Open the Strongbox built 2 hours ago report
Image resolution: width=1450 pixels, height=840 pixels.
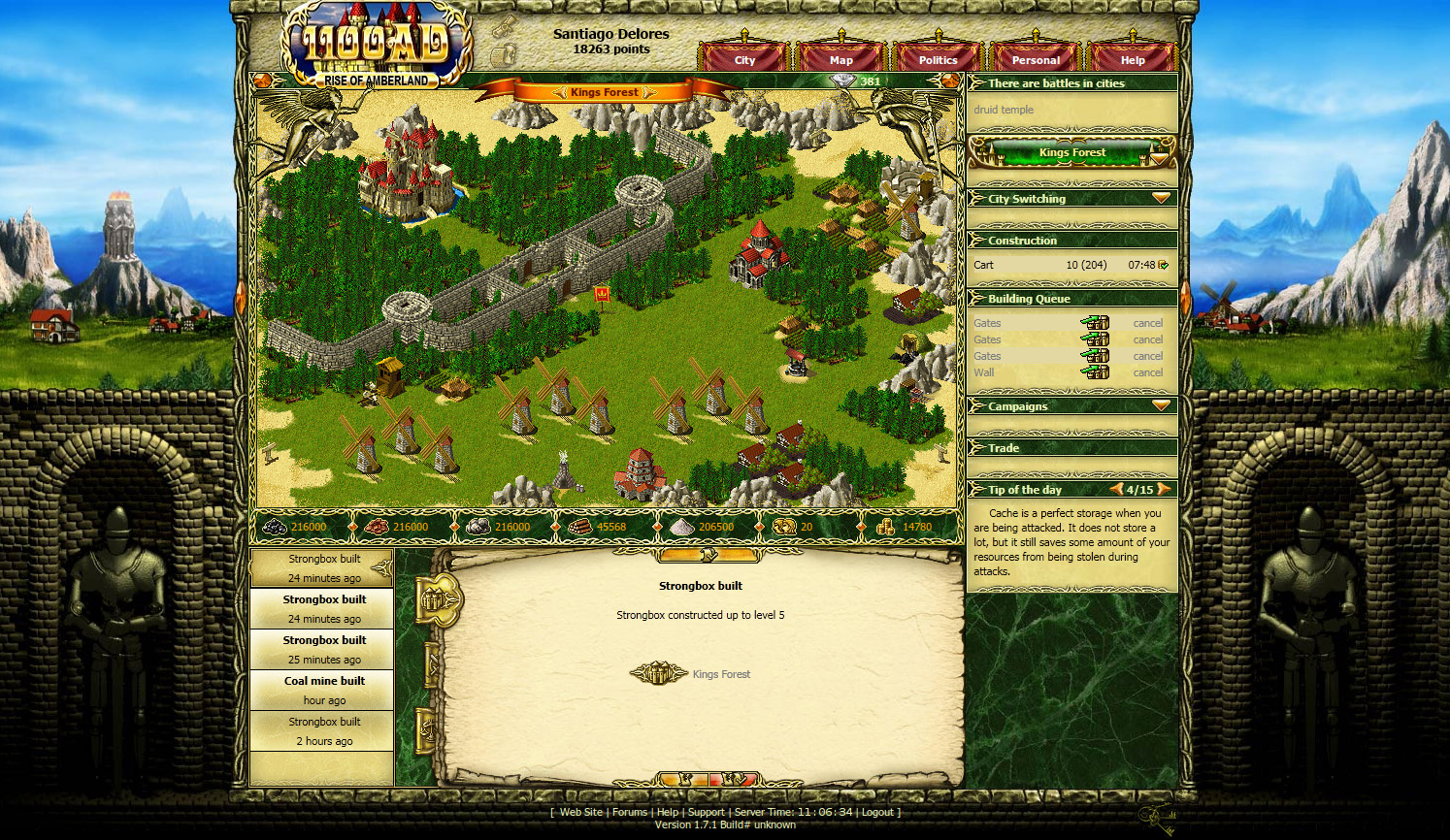[x=324, y=730]
